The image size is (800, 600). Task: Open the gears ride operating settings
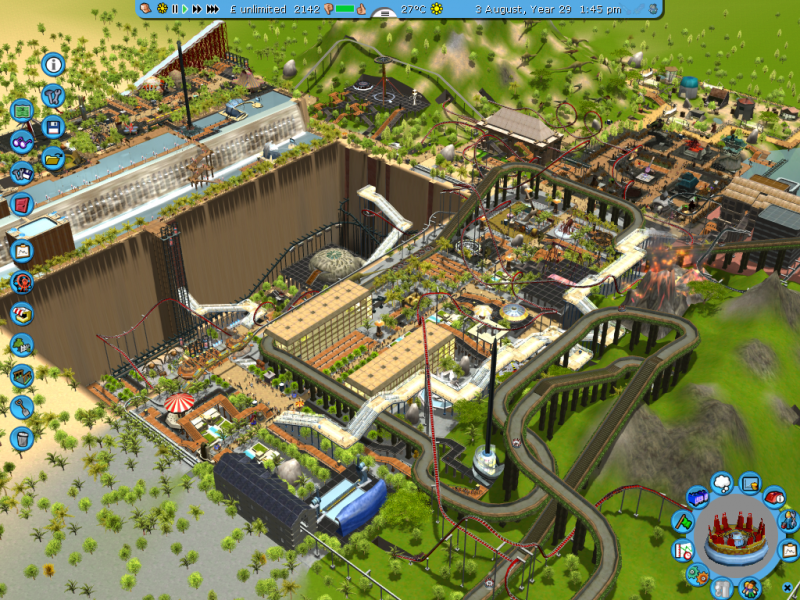click(x=697, y=573)
